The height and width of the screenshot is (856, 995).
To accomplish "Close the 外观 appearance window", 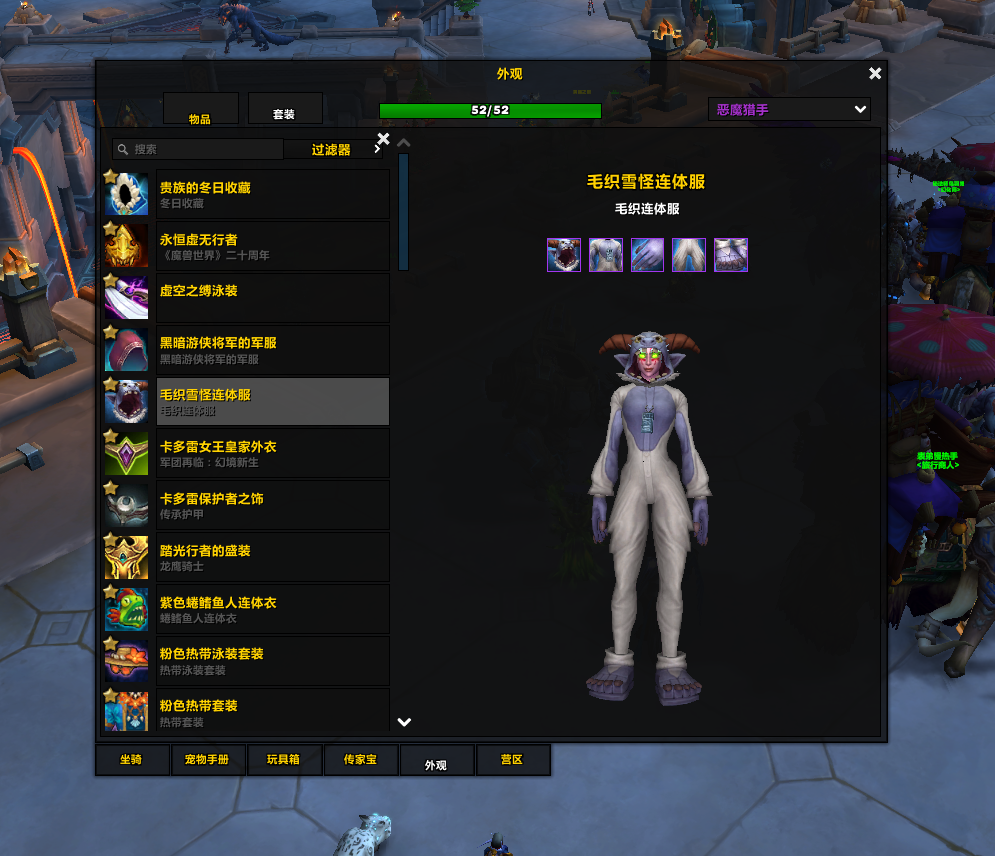I will (875, 74).
